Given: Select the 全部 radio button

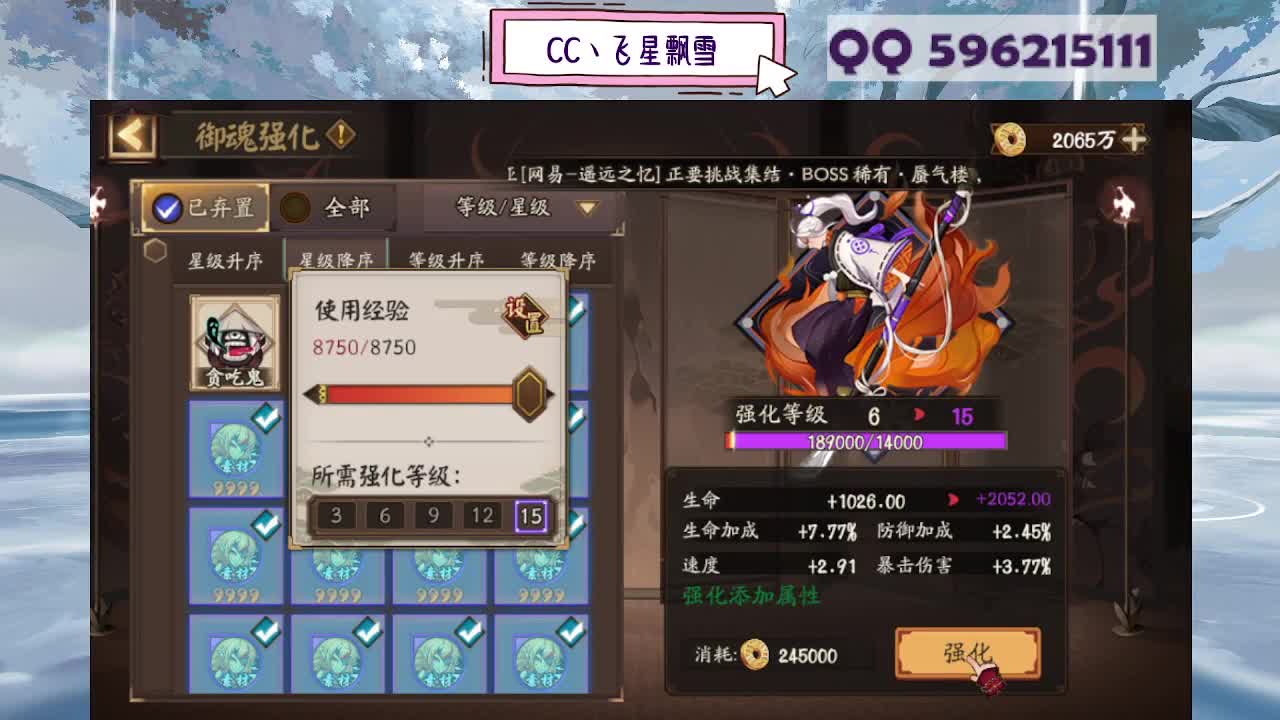Looking at the screenshot, I should click(296, 208).
